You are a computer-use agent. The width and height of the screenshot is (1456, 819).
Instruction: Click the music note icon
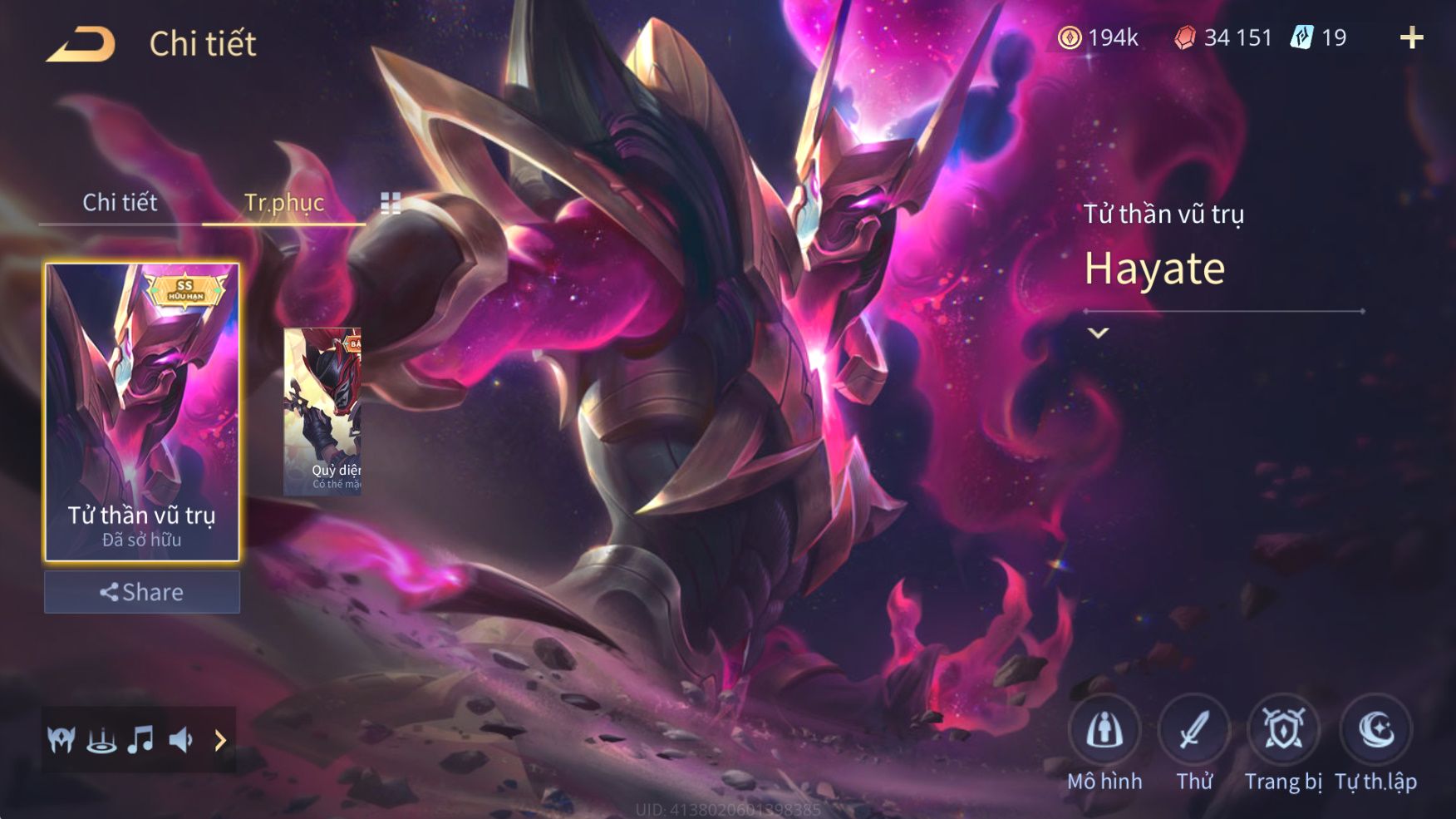point(140,739)
